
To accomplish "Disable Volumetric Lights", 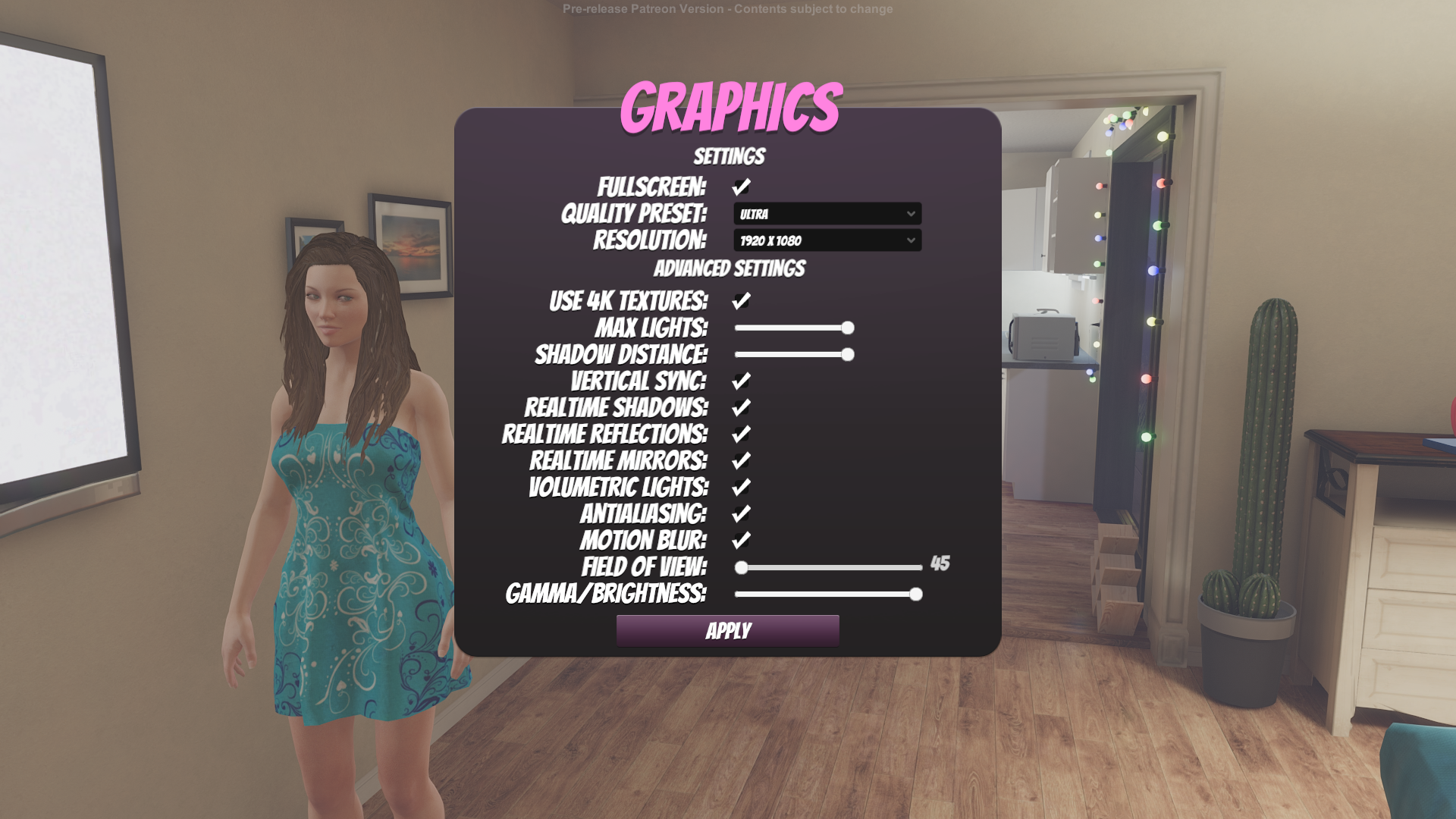I will point(741,487).
